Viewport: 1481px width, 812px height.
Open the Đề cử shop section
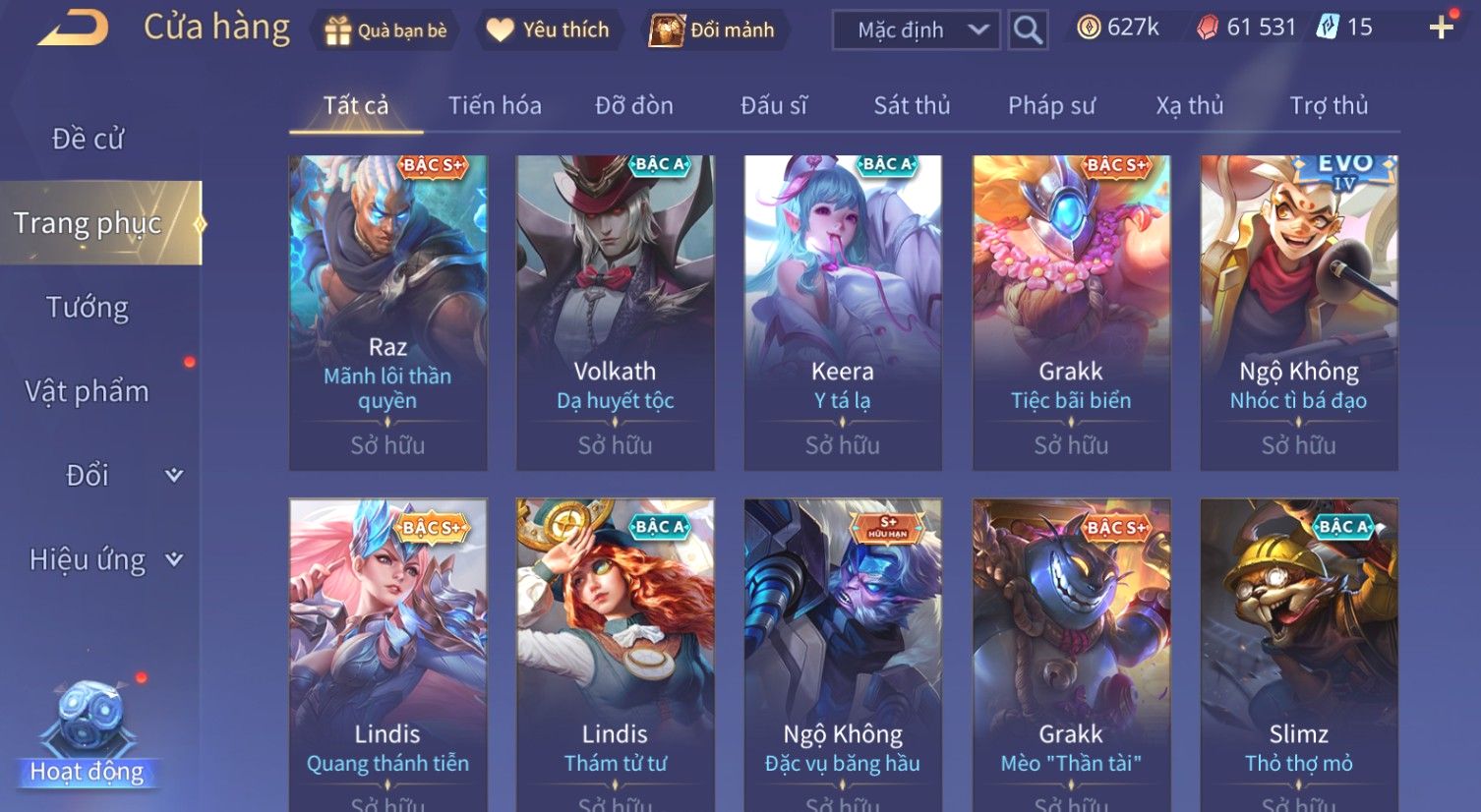89,139
